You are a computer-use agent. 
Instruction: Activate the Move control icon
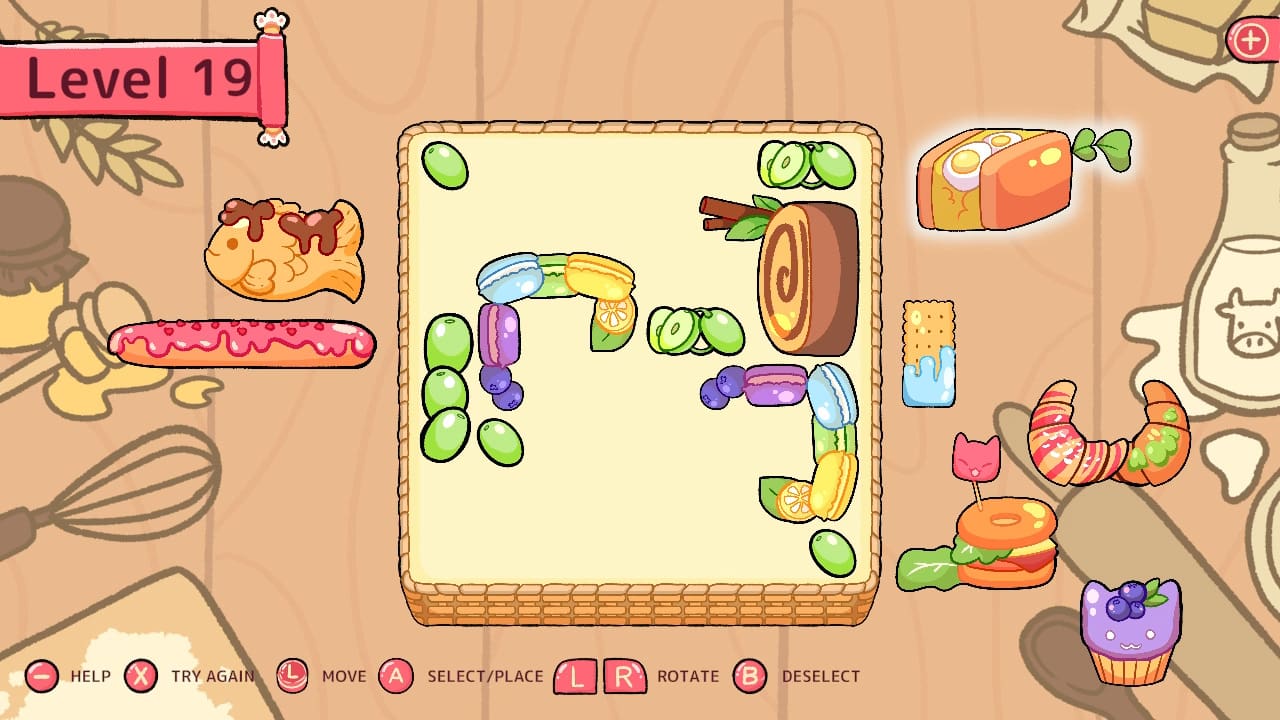(x=293, y=676)
